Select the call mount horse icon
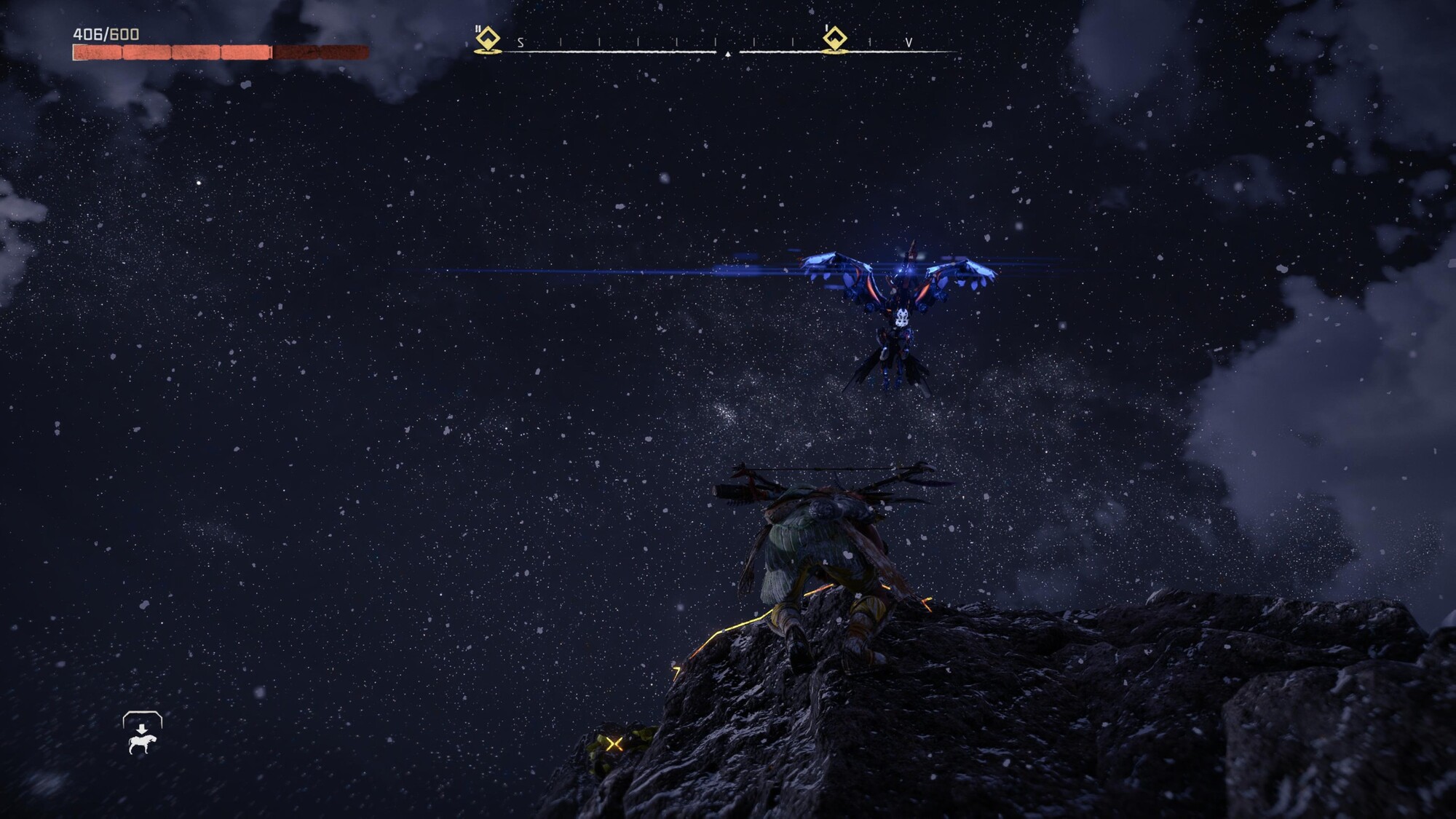The height and width of the screenshot is (819, 1456). click(142, 734)
